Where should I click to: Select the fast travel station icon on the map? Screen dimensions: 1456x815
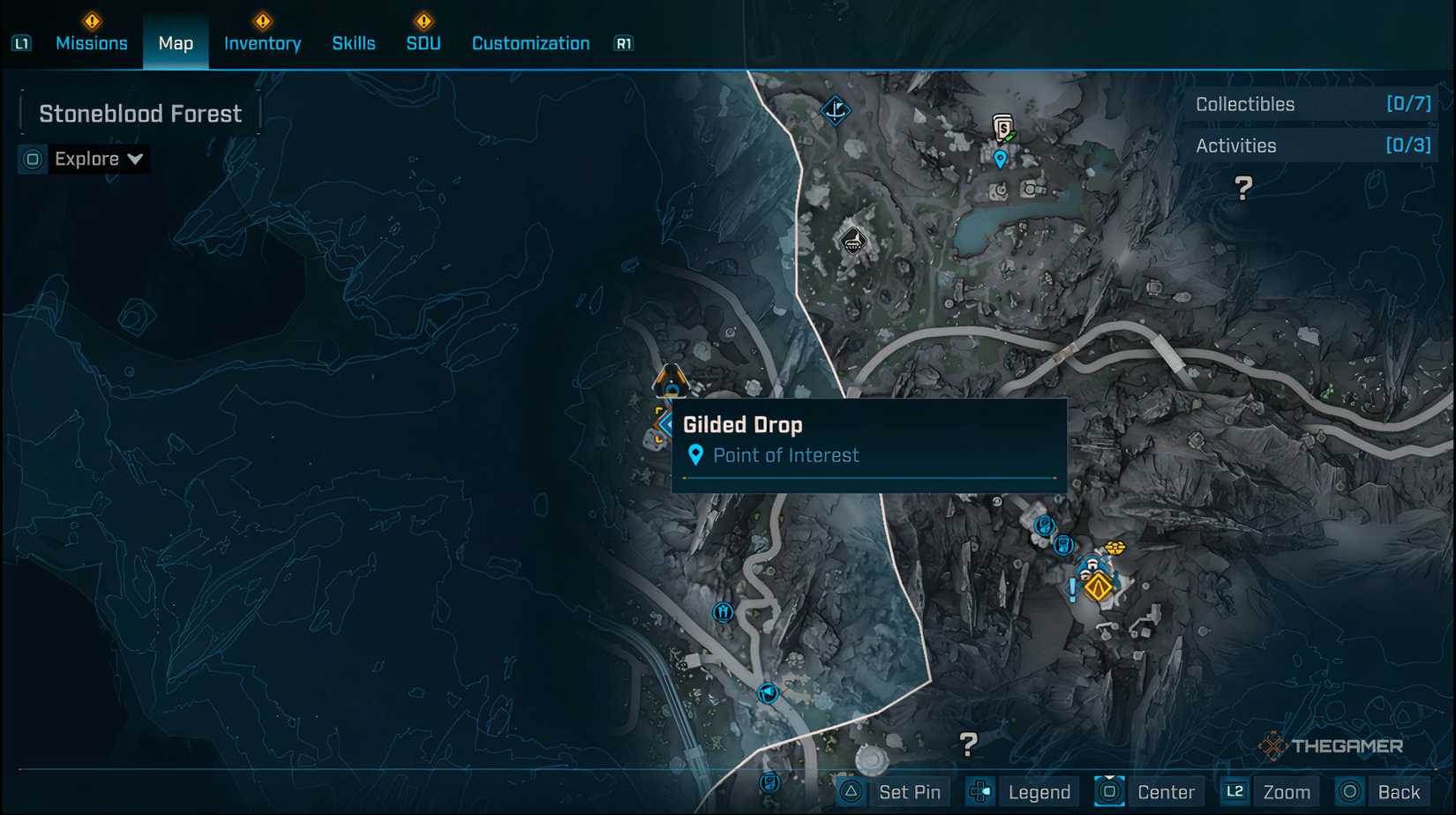836,109
